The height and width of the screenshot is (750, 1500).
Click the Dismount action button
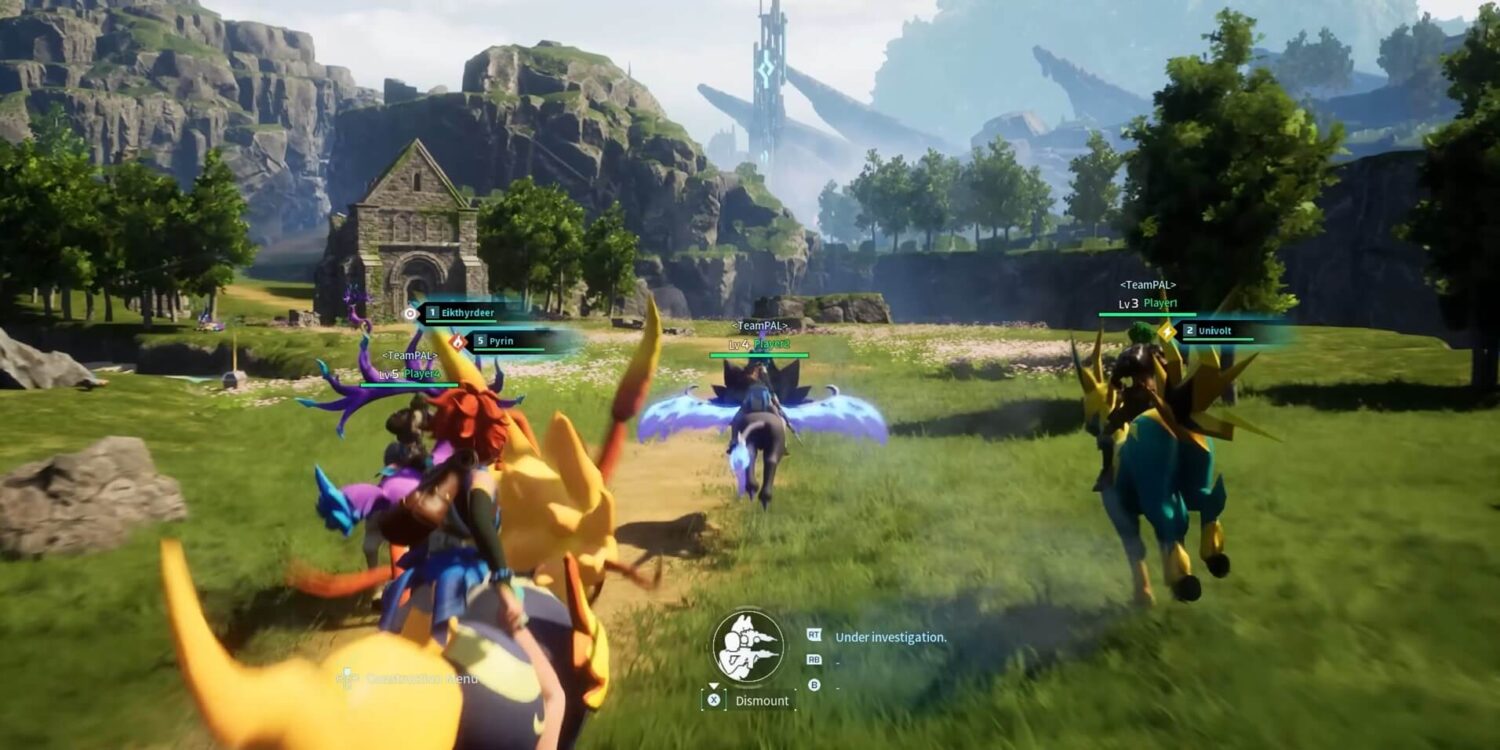click(763, 701)
